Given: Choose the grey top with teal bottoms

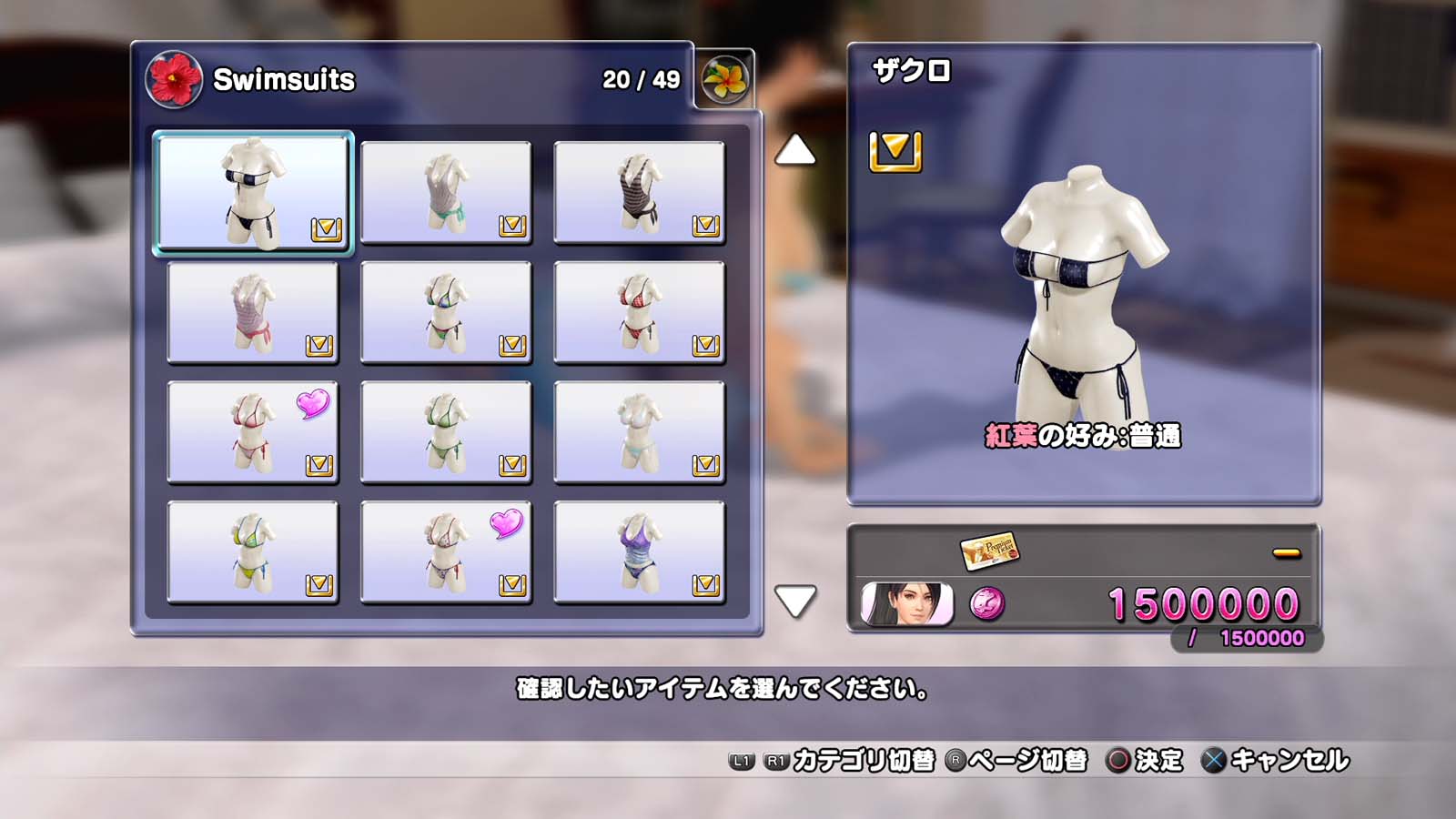Looking at the screenshot, I should [446, 193].
